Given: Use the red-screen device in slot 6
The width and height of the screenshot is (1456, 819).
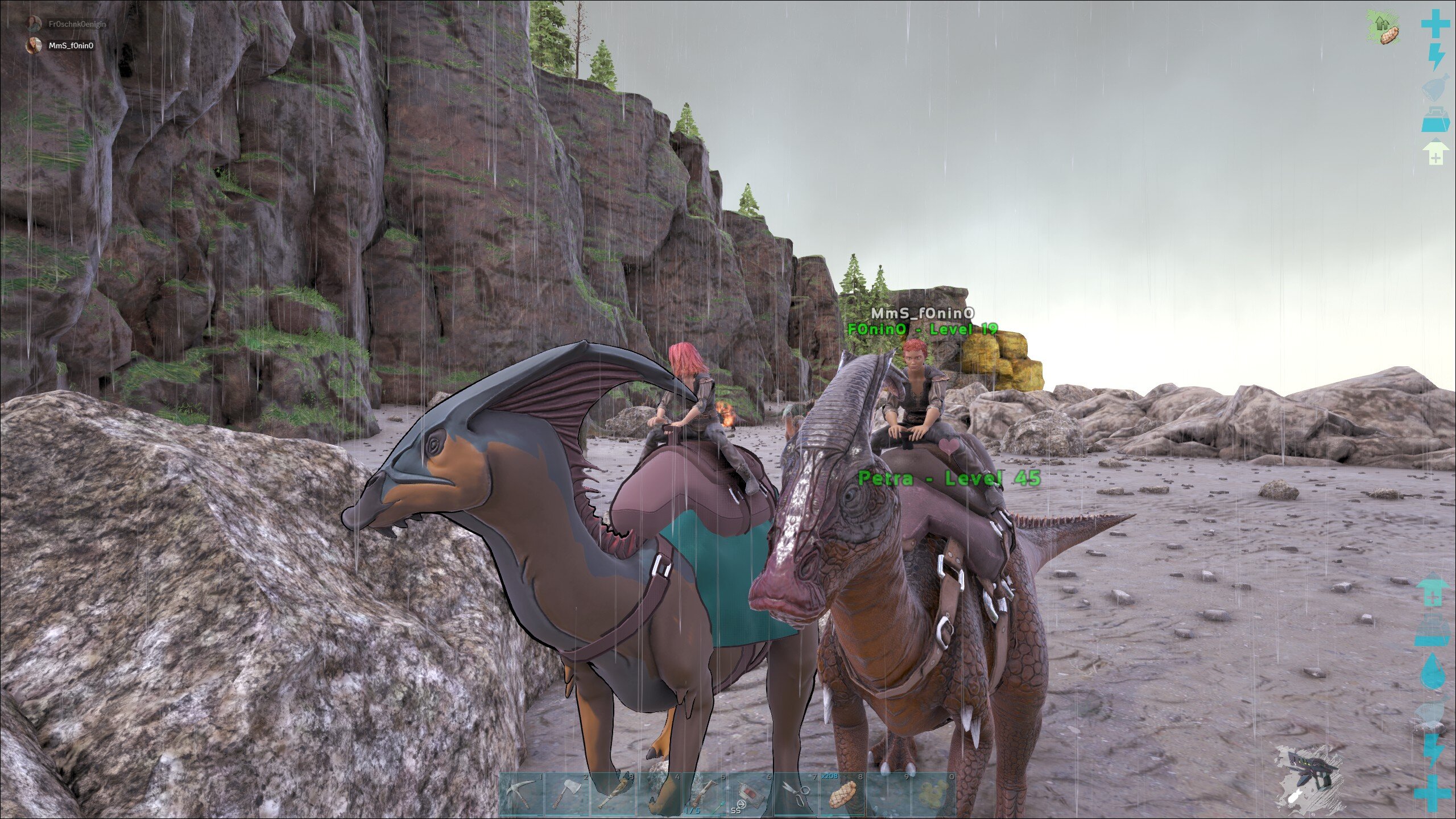Looking at the screenshot, I should (x=750, y=795).
